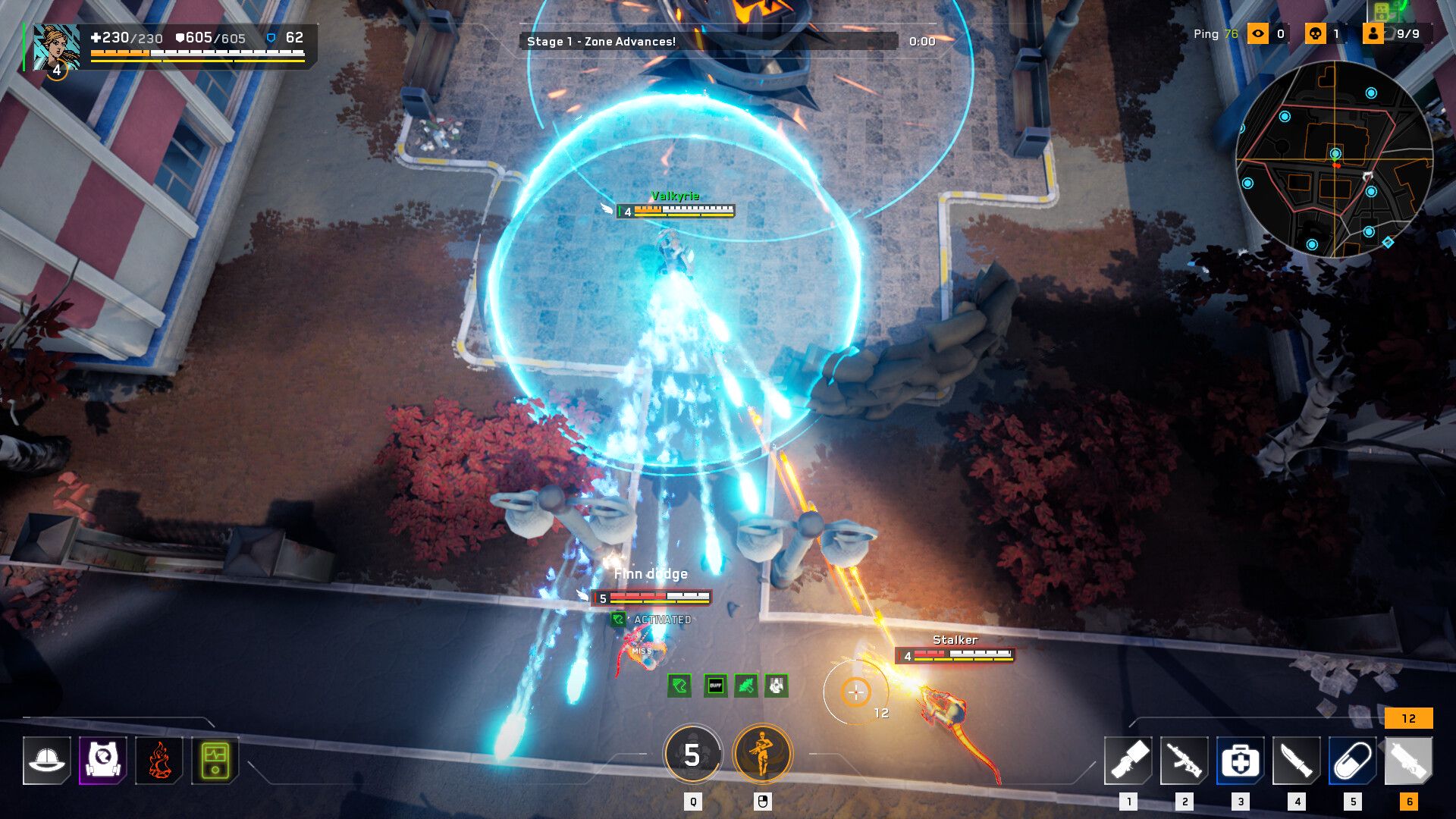The image size is (1456, 819).
Task: Use the medkit in slot 3
Action: [1241, 760]
